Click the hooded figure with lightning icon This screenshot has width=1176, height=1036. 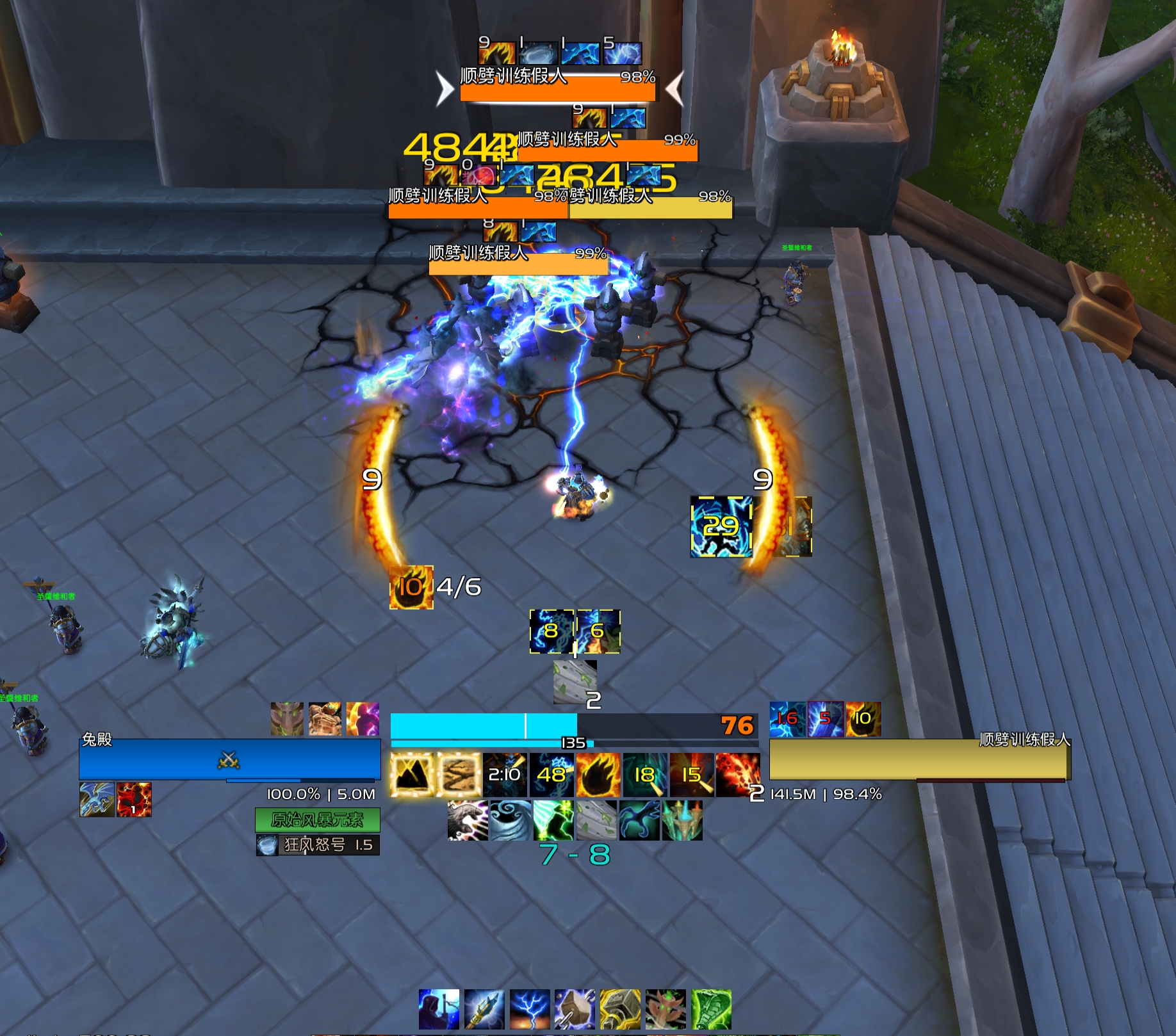439,1009
